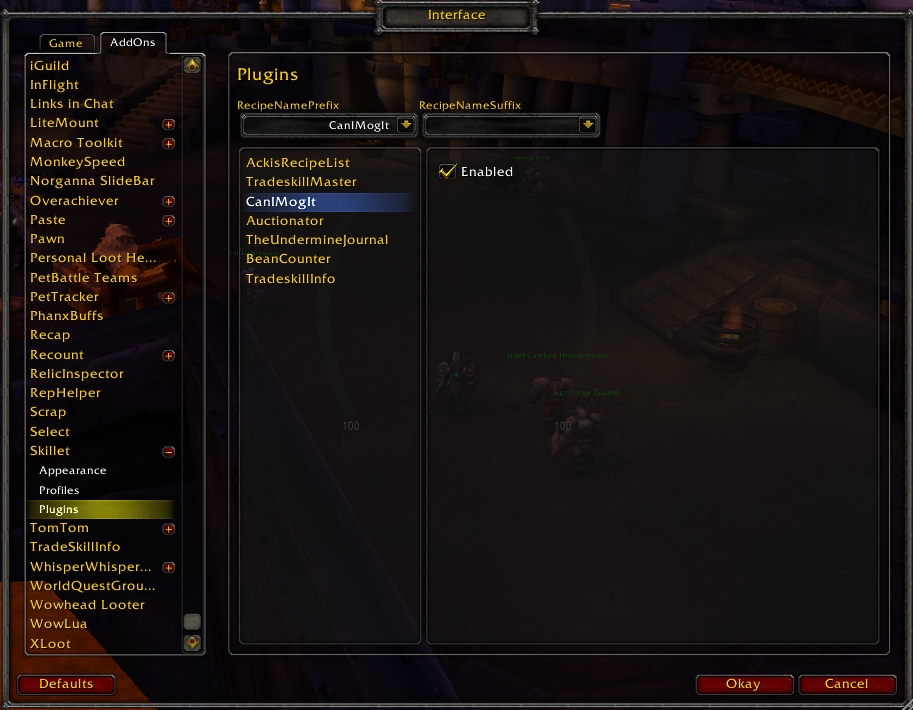
Task: Reset settings with the Defaults button
Action: coord(66,685)
